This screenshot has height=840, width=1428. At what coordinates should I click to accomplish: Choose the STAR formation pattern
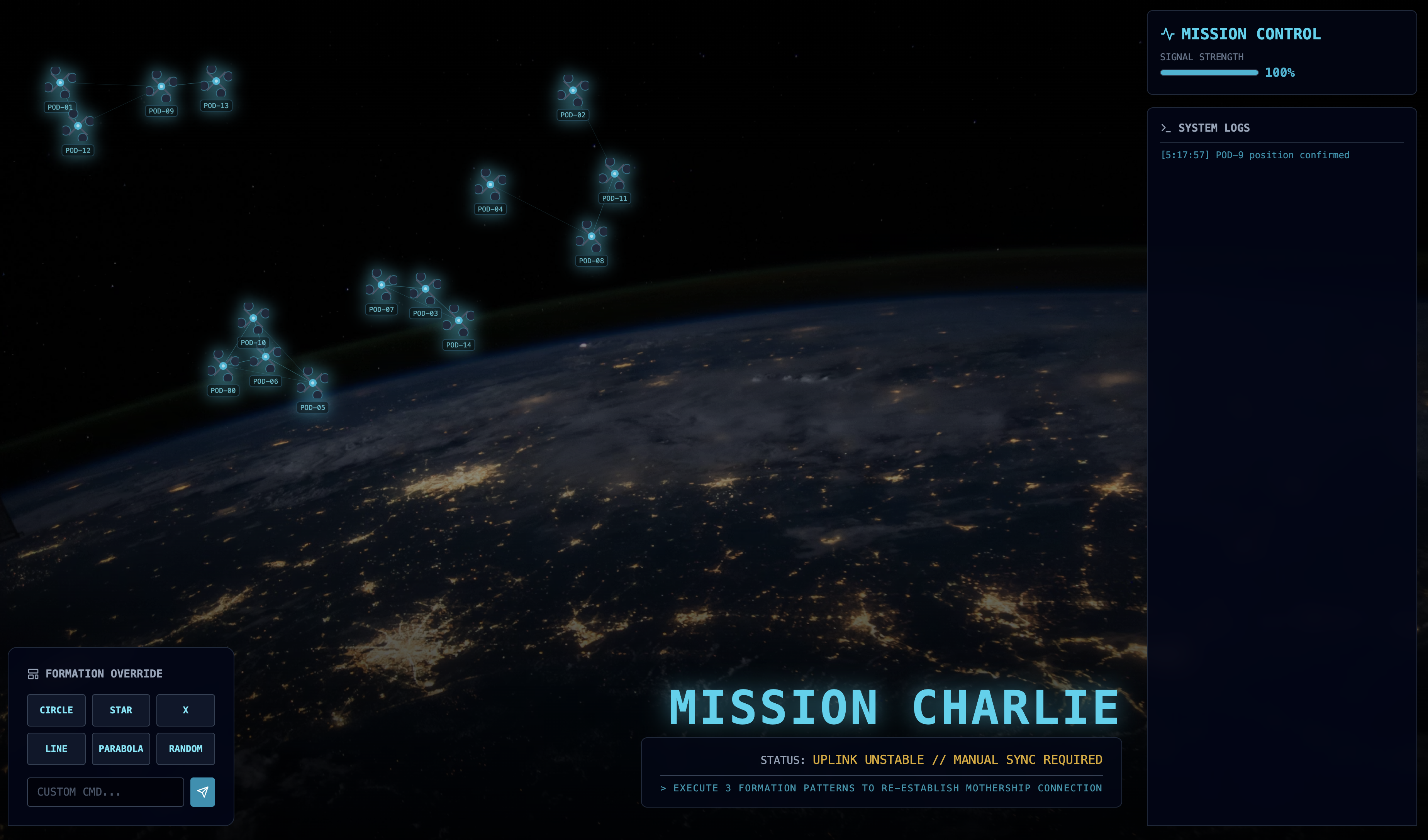click(x=121, y=710)
